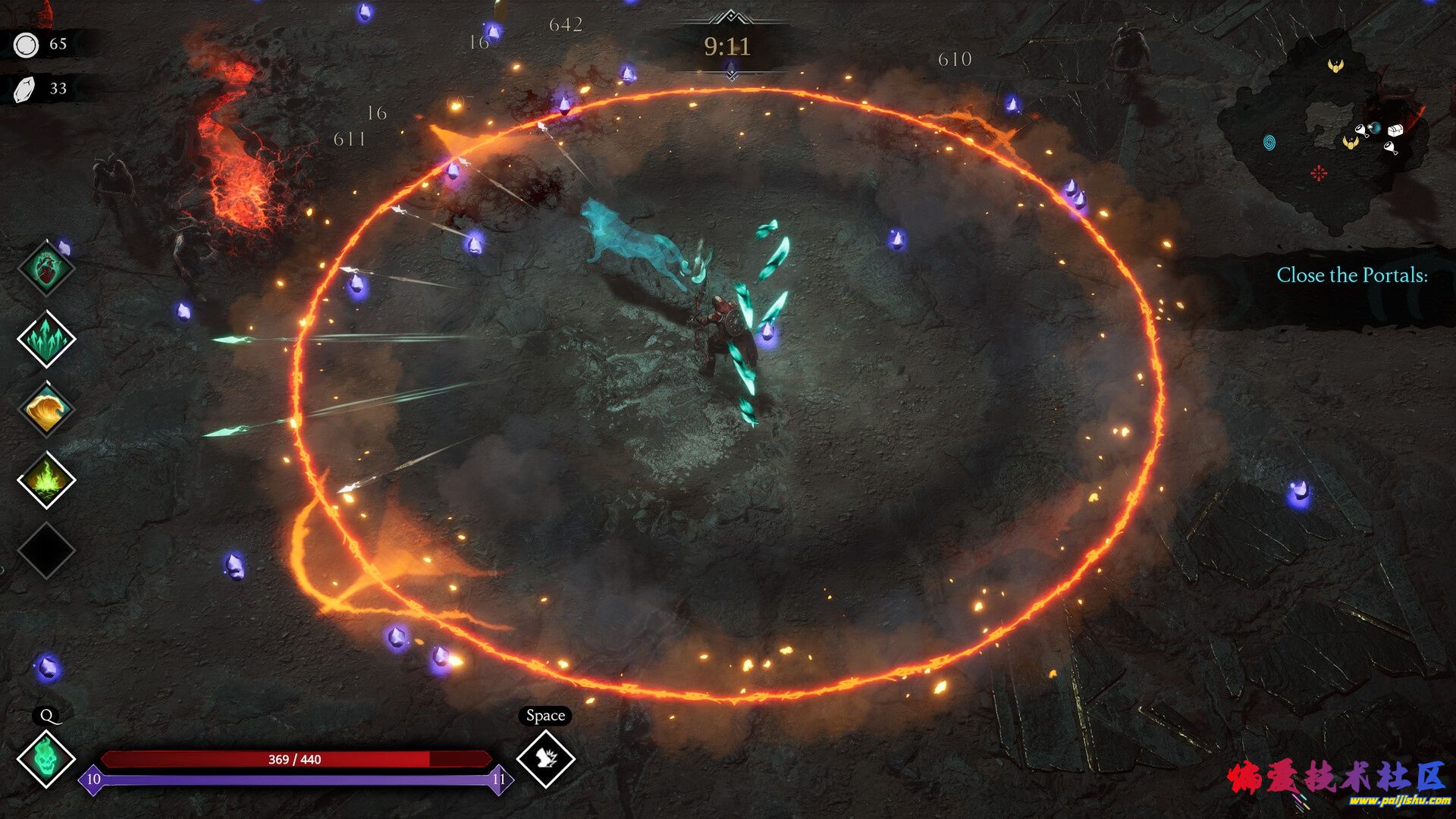Screen dimensions: 1456x819
Task: Use the dash ability icon
Action: (545, 758)
